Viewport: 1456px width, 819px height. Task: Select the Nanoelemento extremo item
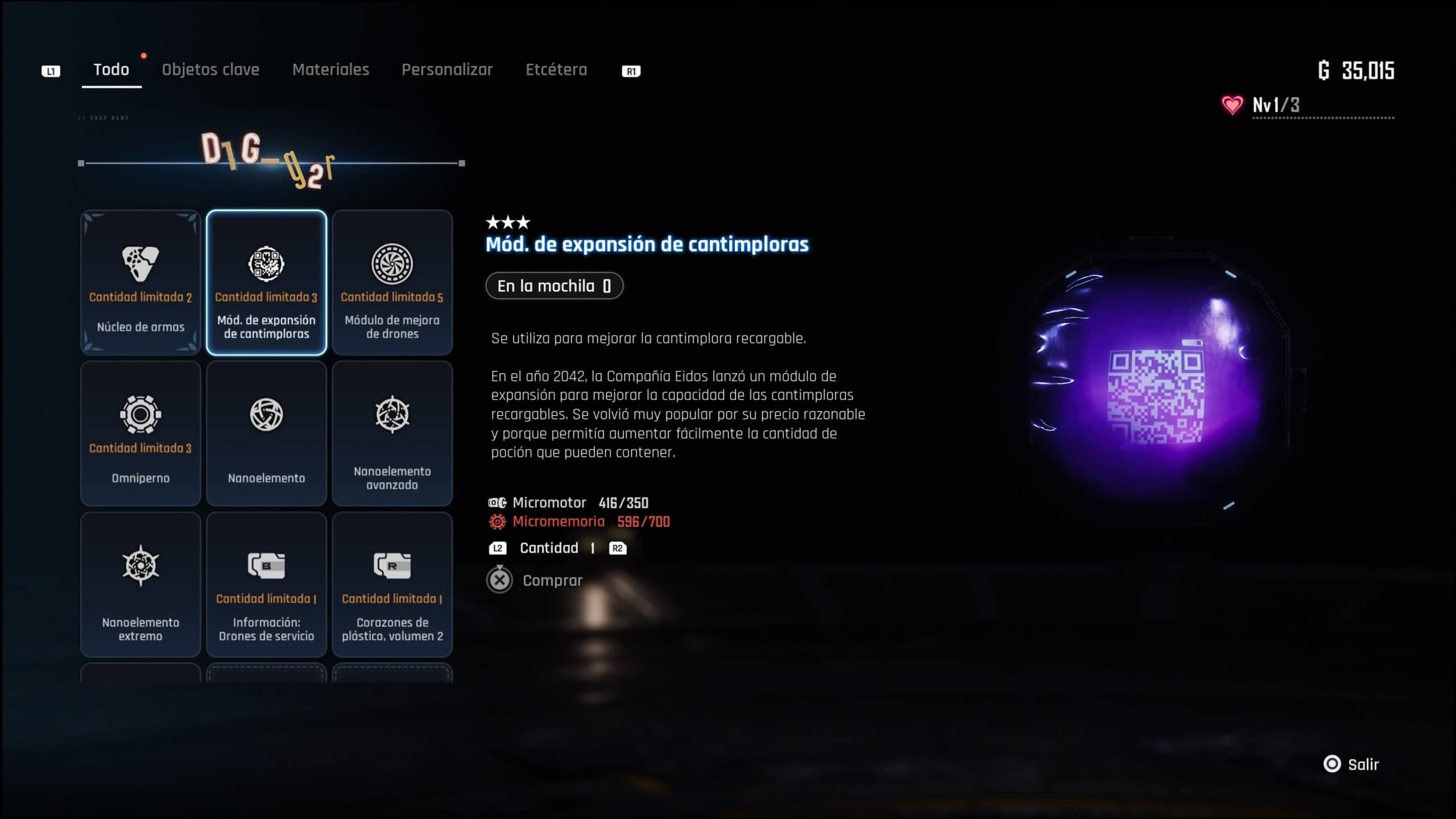[140, 585]
